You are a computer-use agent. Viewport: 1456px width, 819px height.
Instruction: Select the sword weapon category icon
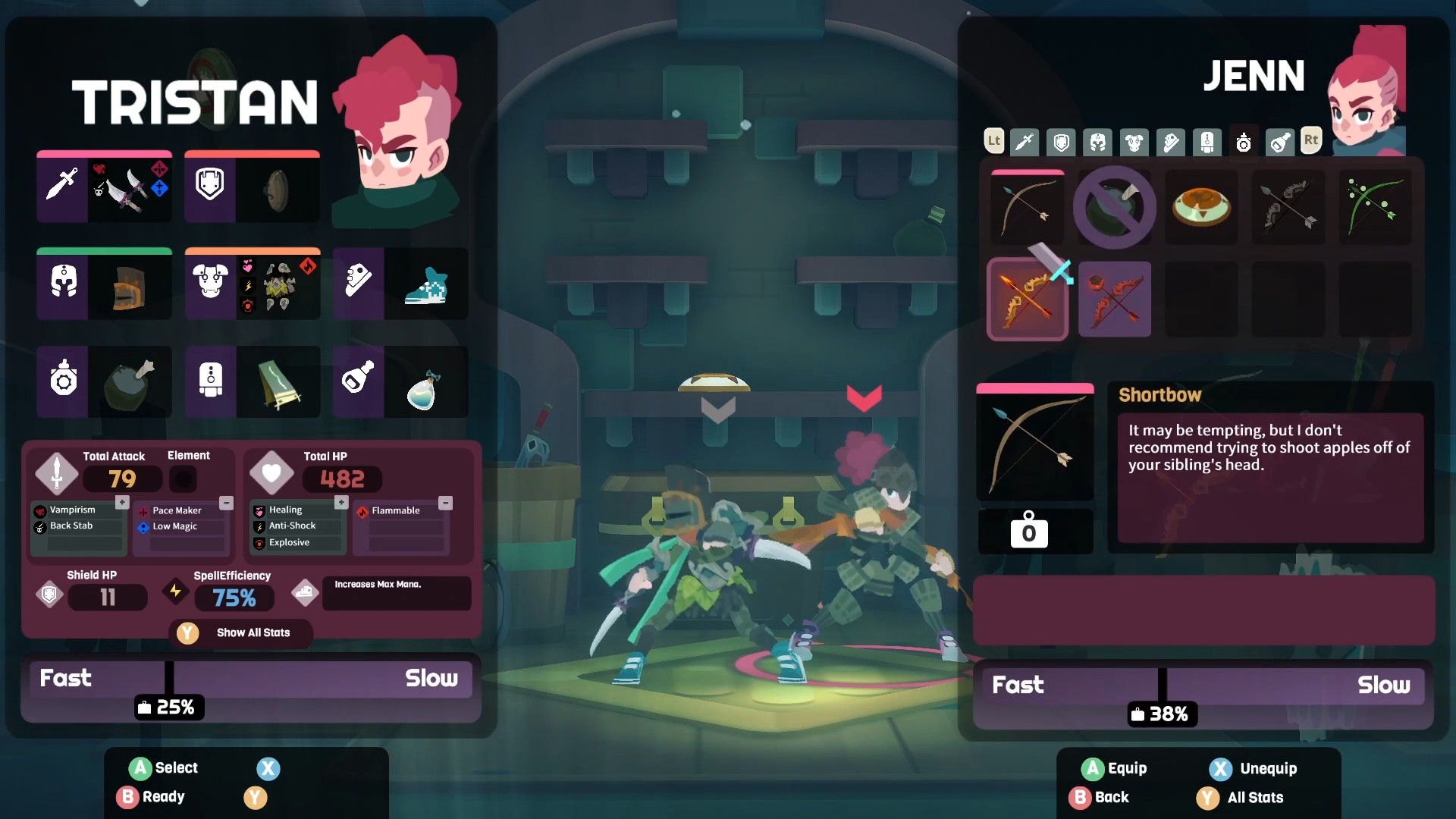pyautogui.click(x=1025, y=142)
